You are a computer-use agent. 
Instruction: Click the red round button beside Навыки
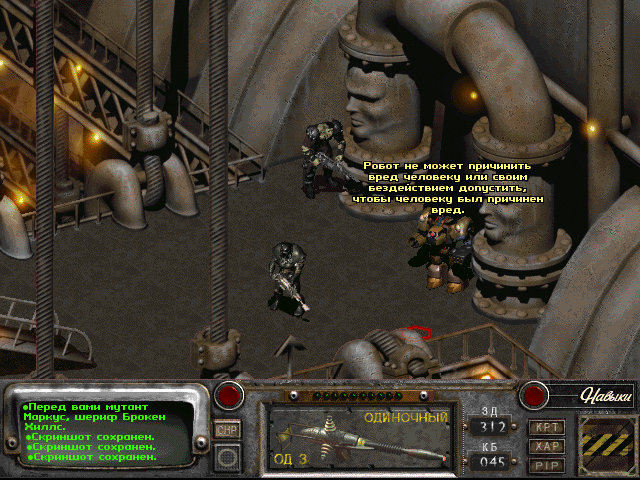tap(535, 395)
